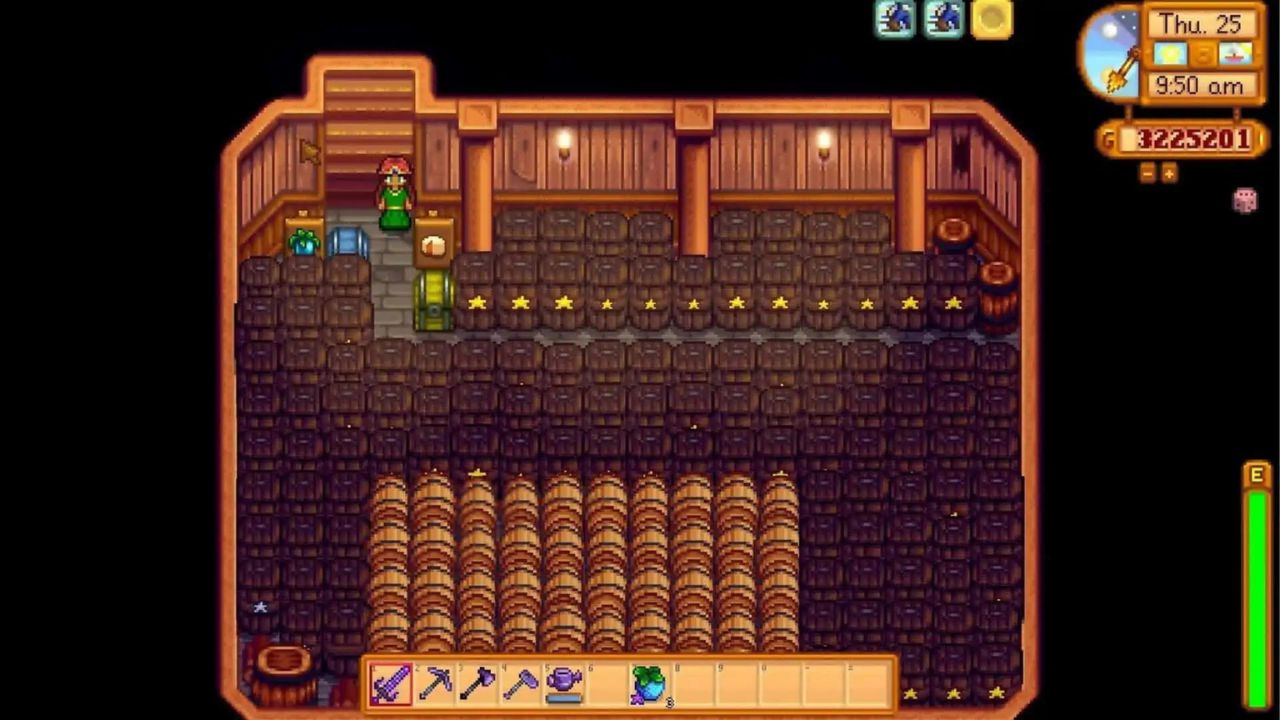Click the first speed buff icon
Screen dimensions: 1280x720
pos(895,20)
